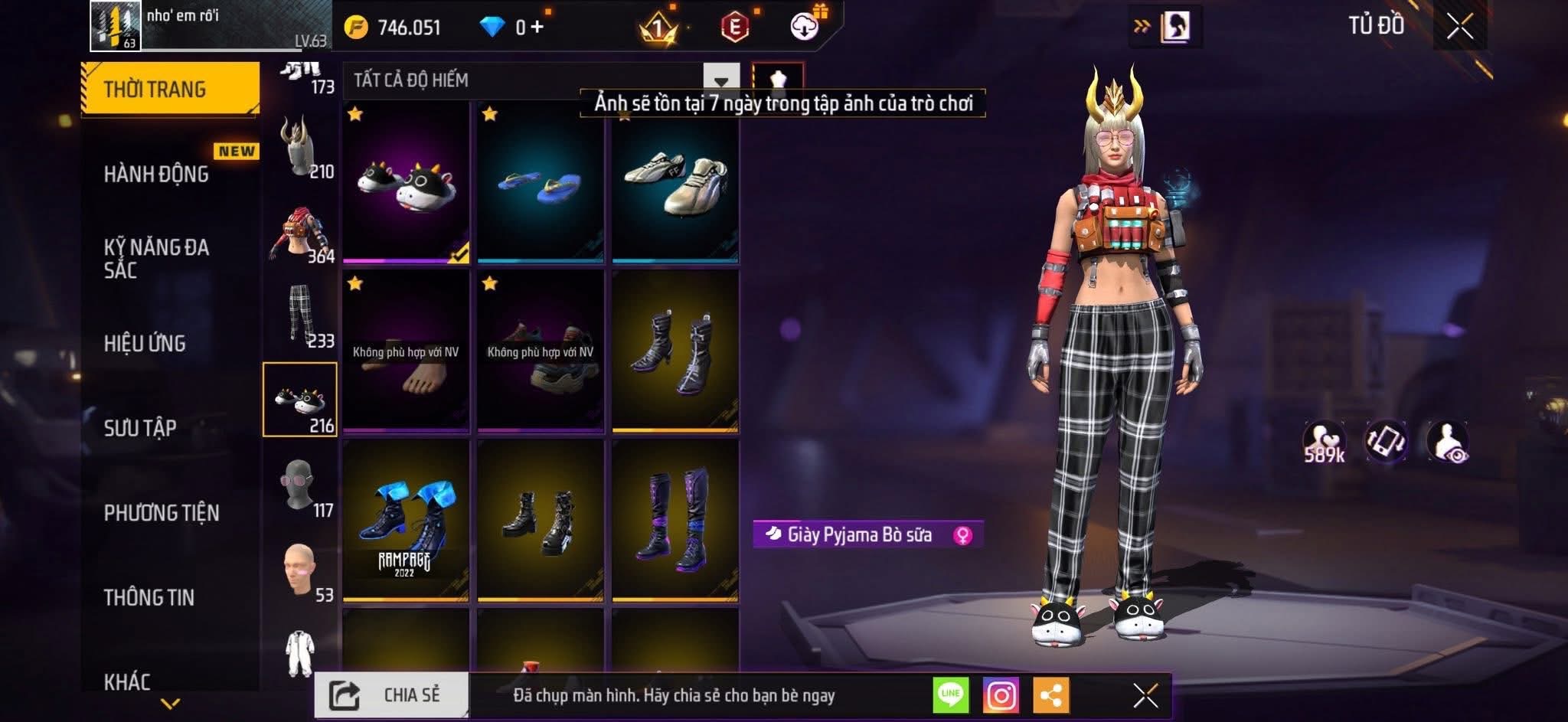Image resolution: width=1568 pixels, height=722 pixels.
Task: Dismiss the screenshot share bar
Action: point(1145,695)
